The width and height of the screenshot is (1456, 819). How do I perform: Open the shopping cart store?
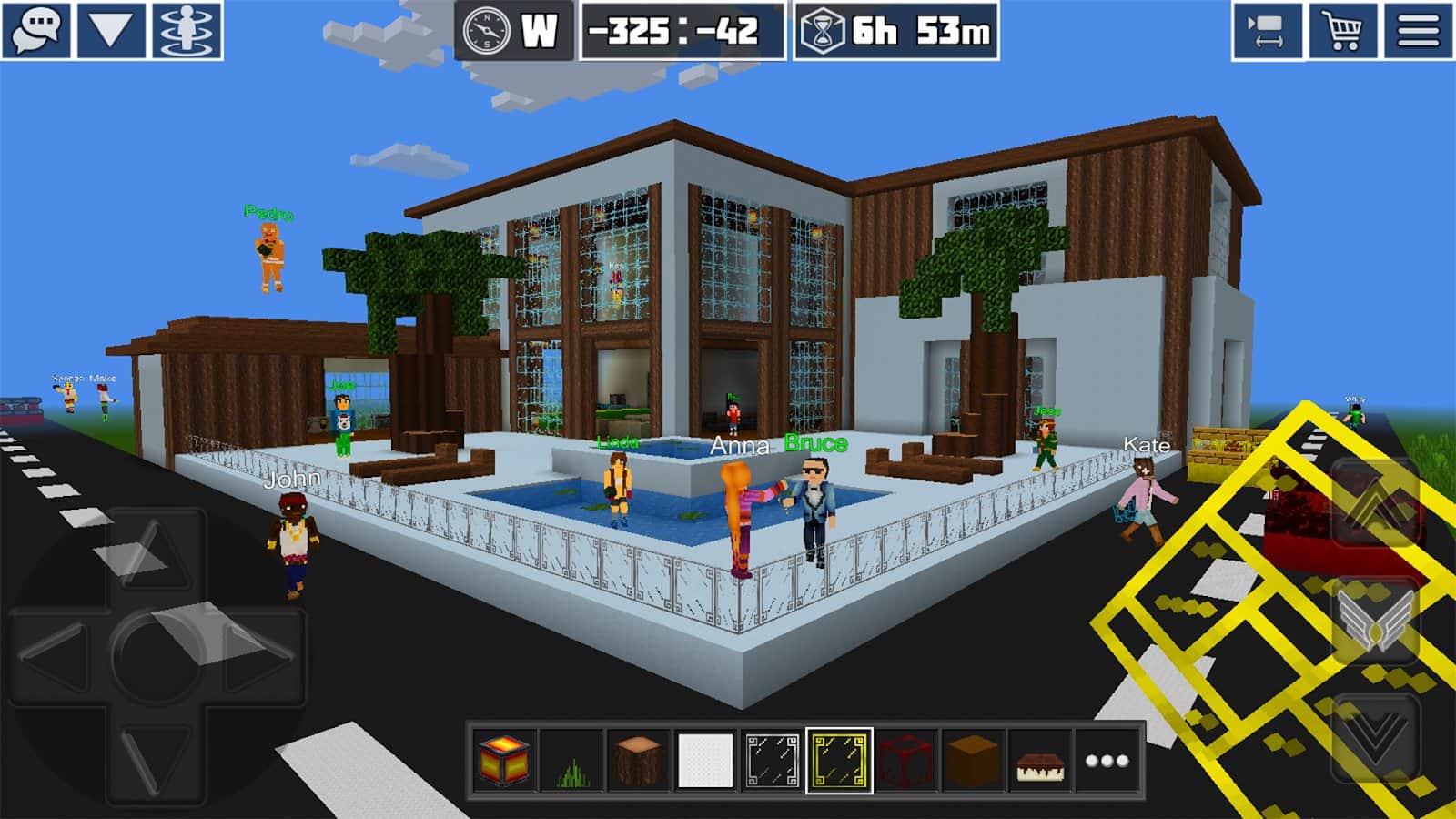click(1342, 31)
